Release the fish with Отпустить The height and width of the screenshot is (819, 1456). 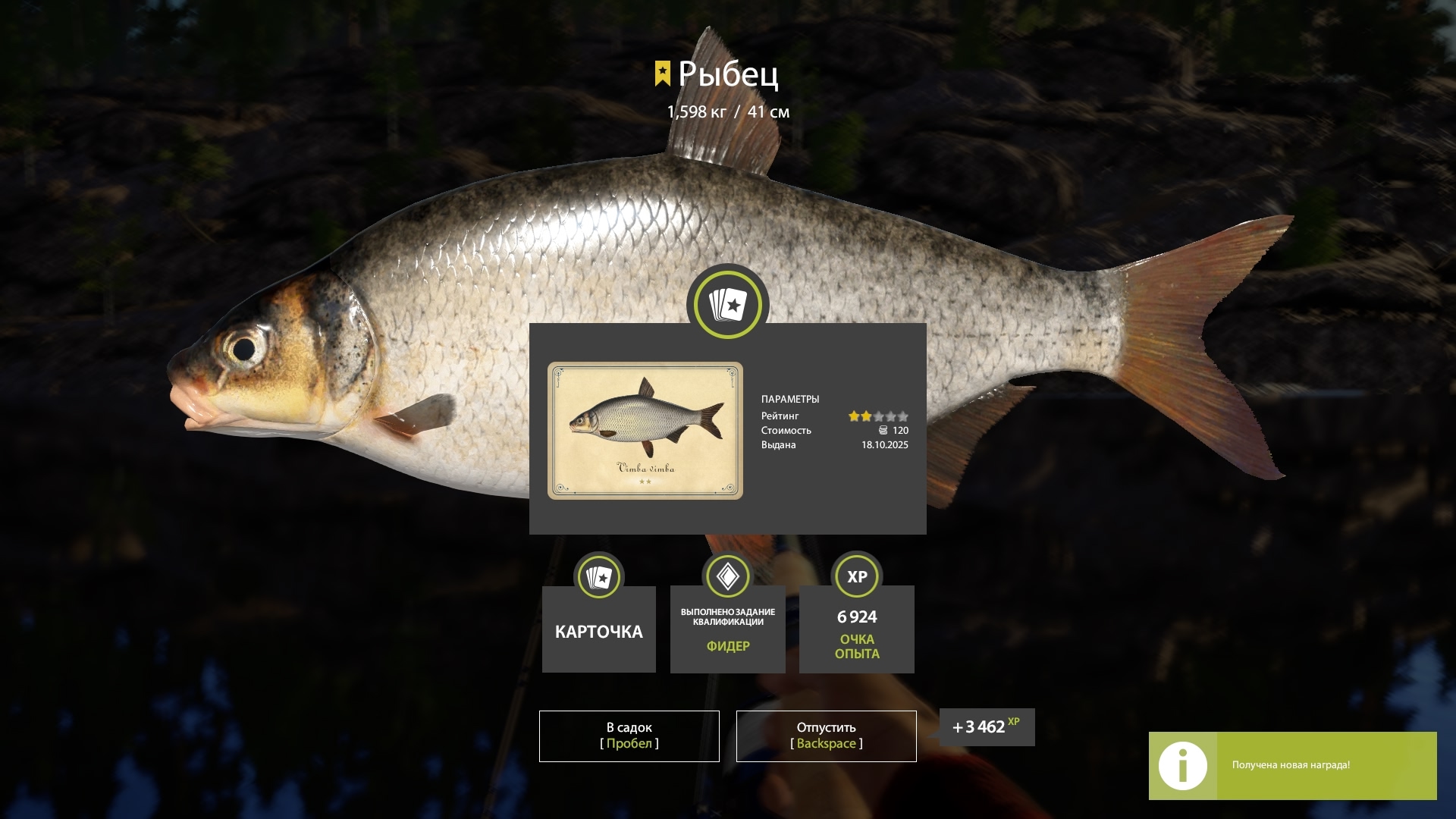tap(826, 736)
